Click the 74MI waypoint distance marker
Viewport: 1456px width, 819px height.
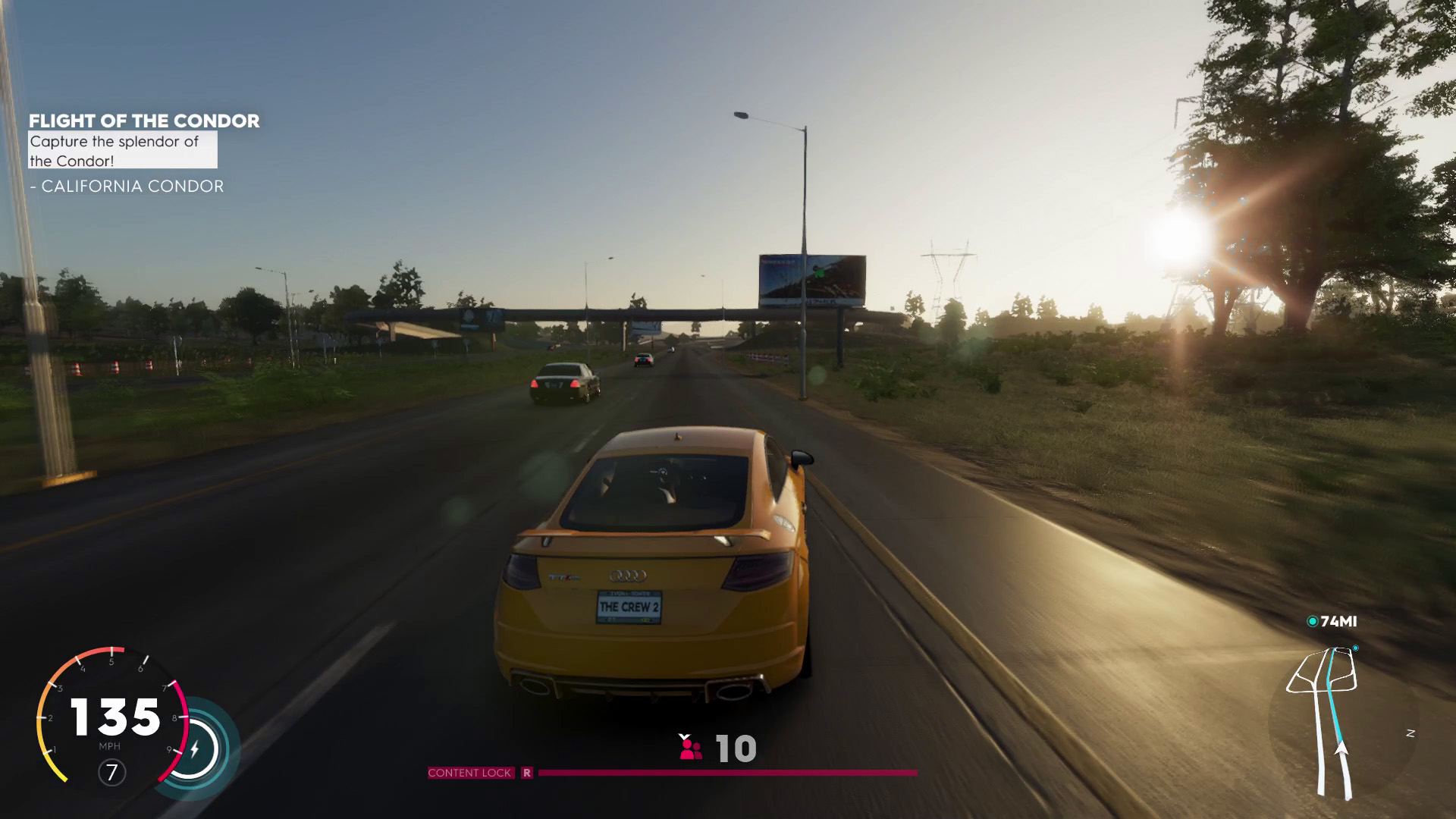tap(1332, 622)
